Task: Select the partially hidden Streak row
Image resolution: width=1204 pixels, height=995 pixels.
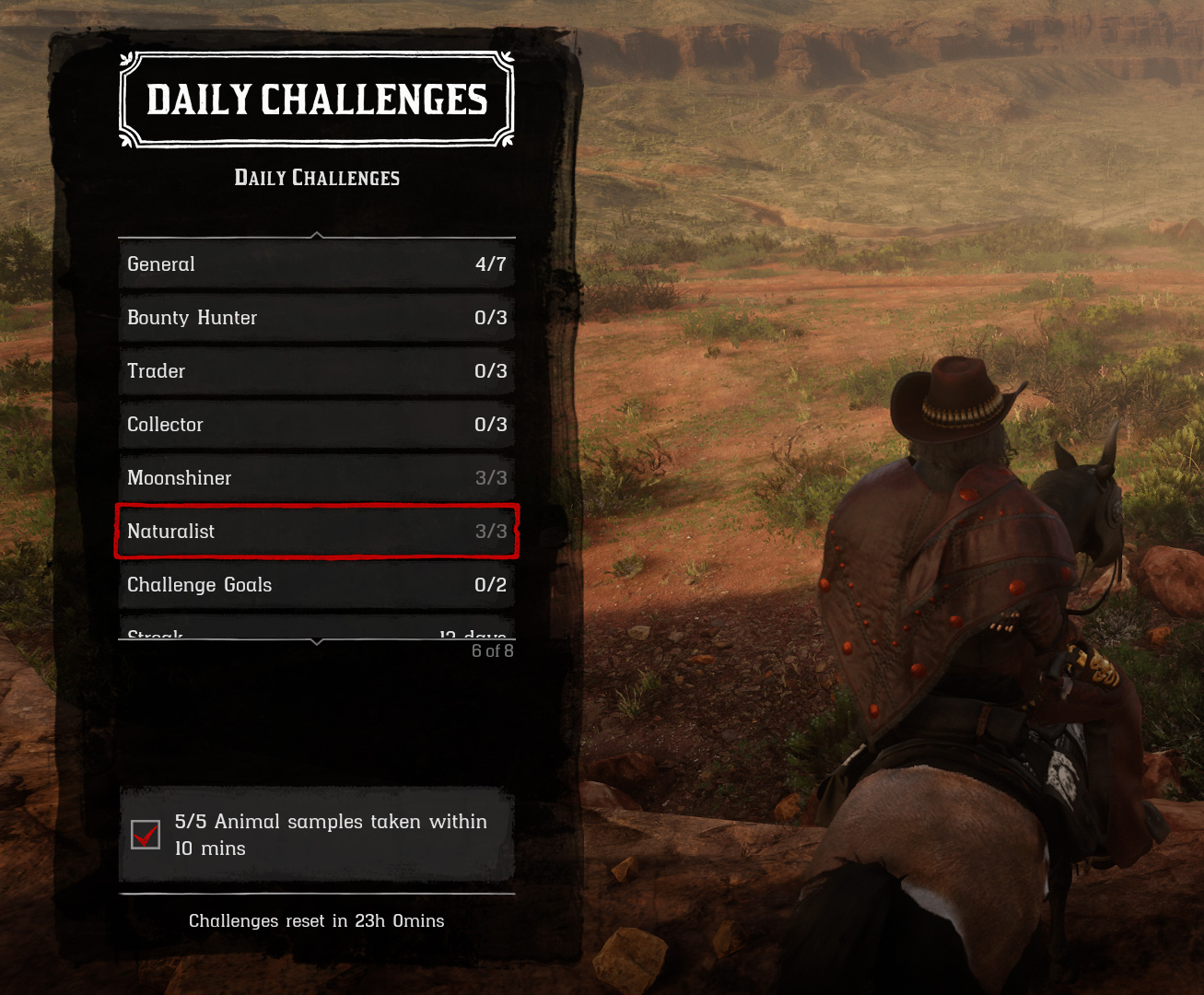Action: click(316, 633)
